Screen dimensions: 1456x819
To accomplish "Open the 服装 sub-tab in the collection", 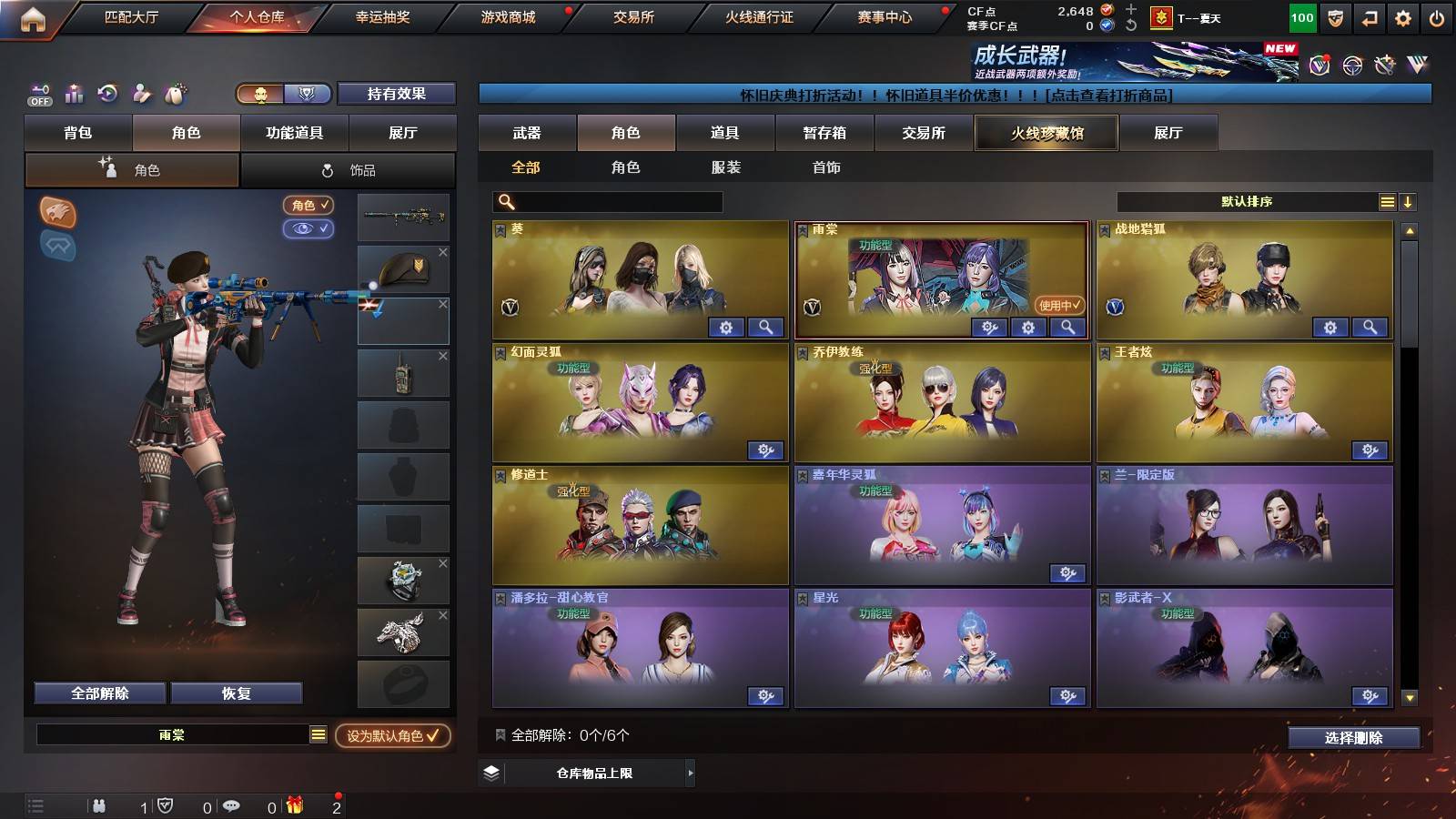I will tap(726, 167).
